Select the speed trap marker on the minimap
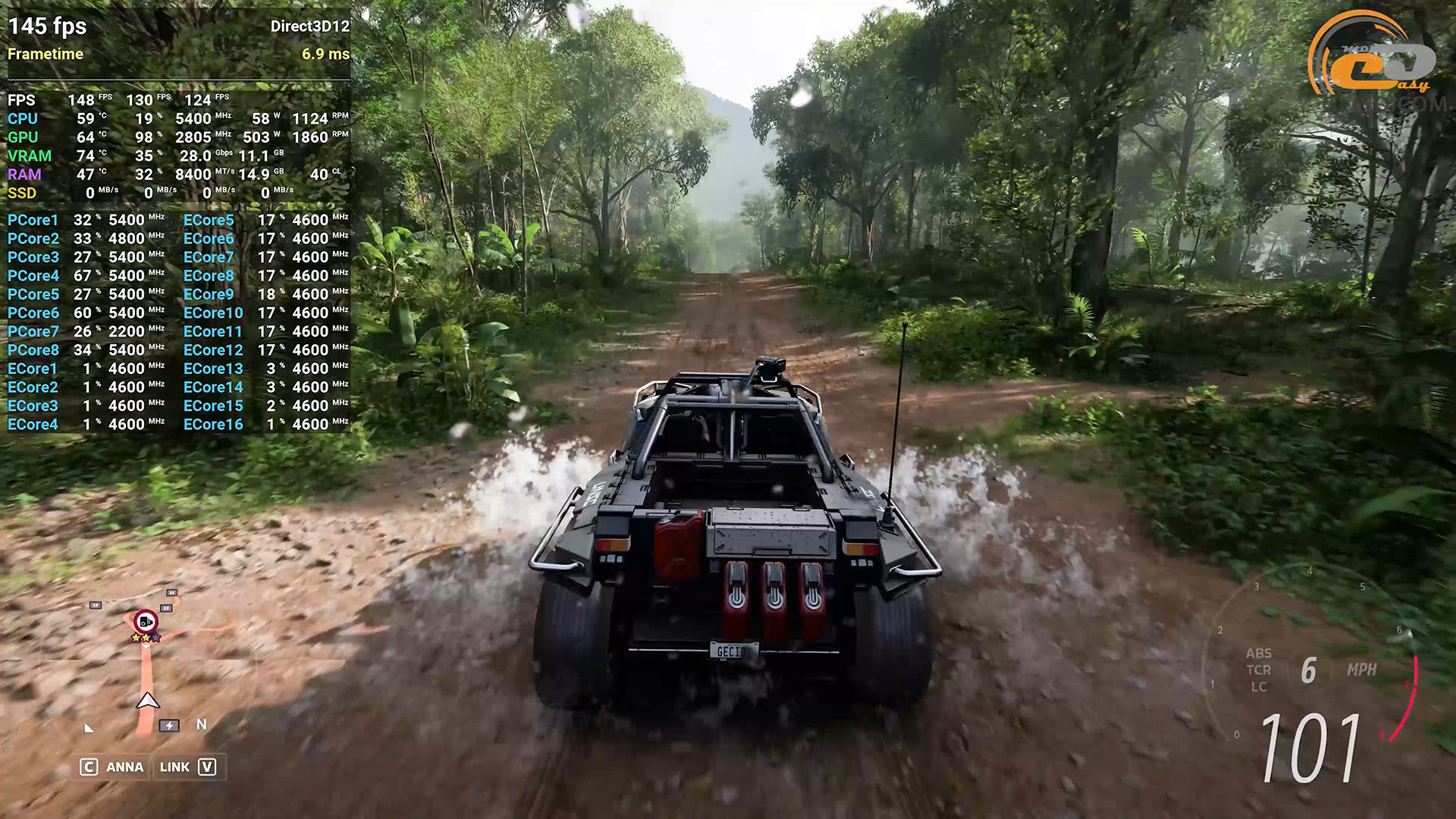The height and width of the screenshot is (819, 1456). click(x=146, y=623)
